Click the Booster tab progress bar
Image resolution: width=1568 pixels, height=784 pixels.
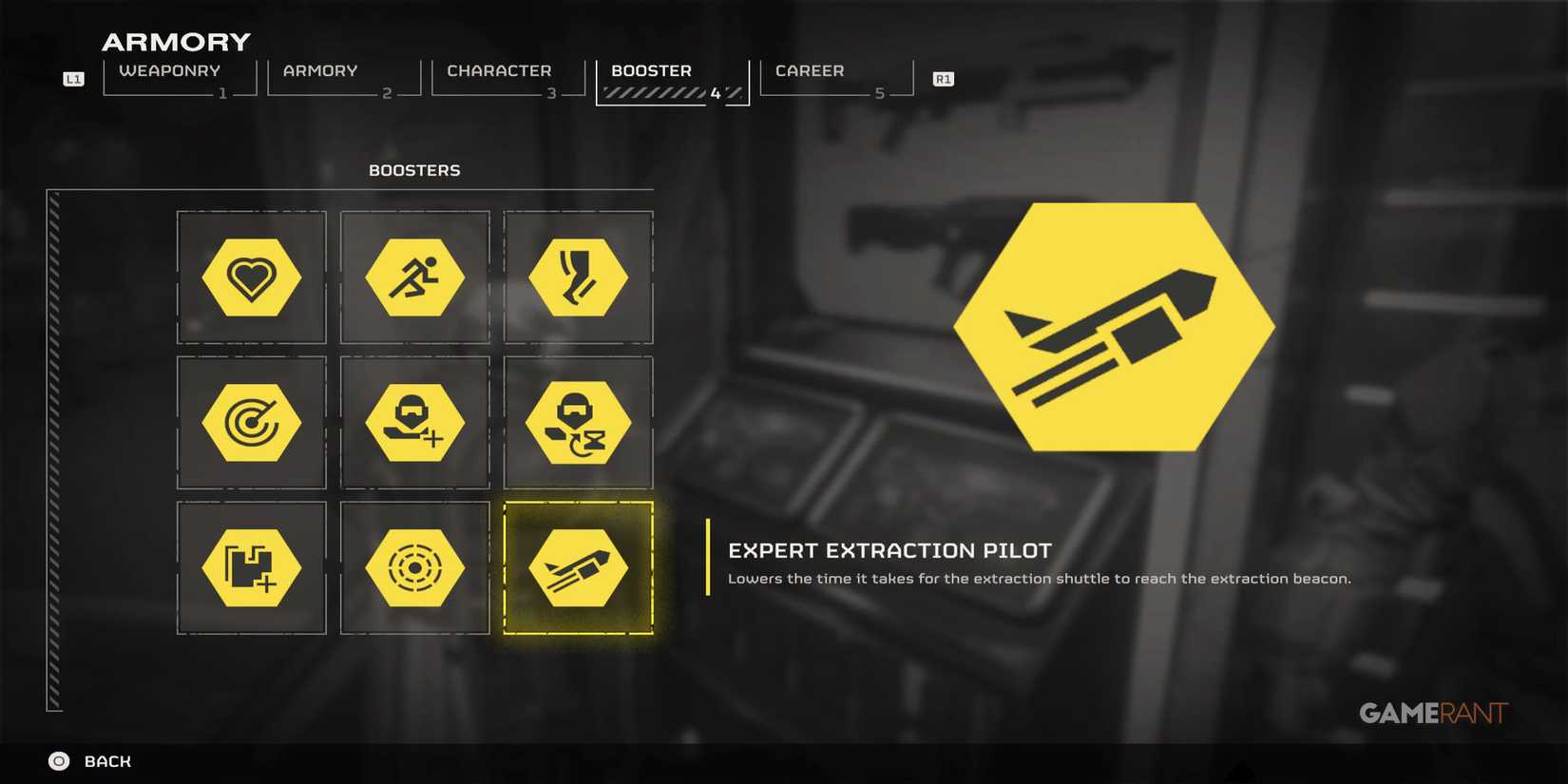pyautogui.click(x=665, y=92)
